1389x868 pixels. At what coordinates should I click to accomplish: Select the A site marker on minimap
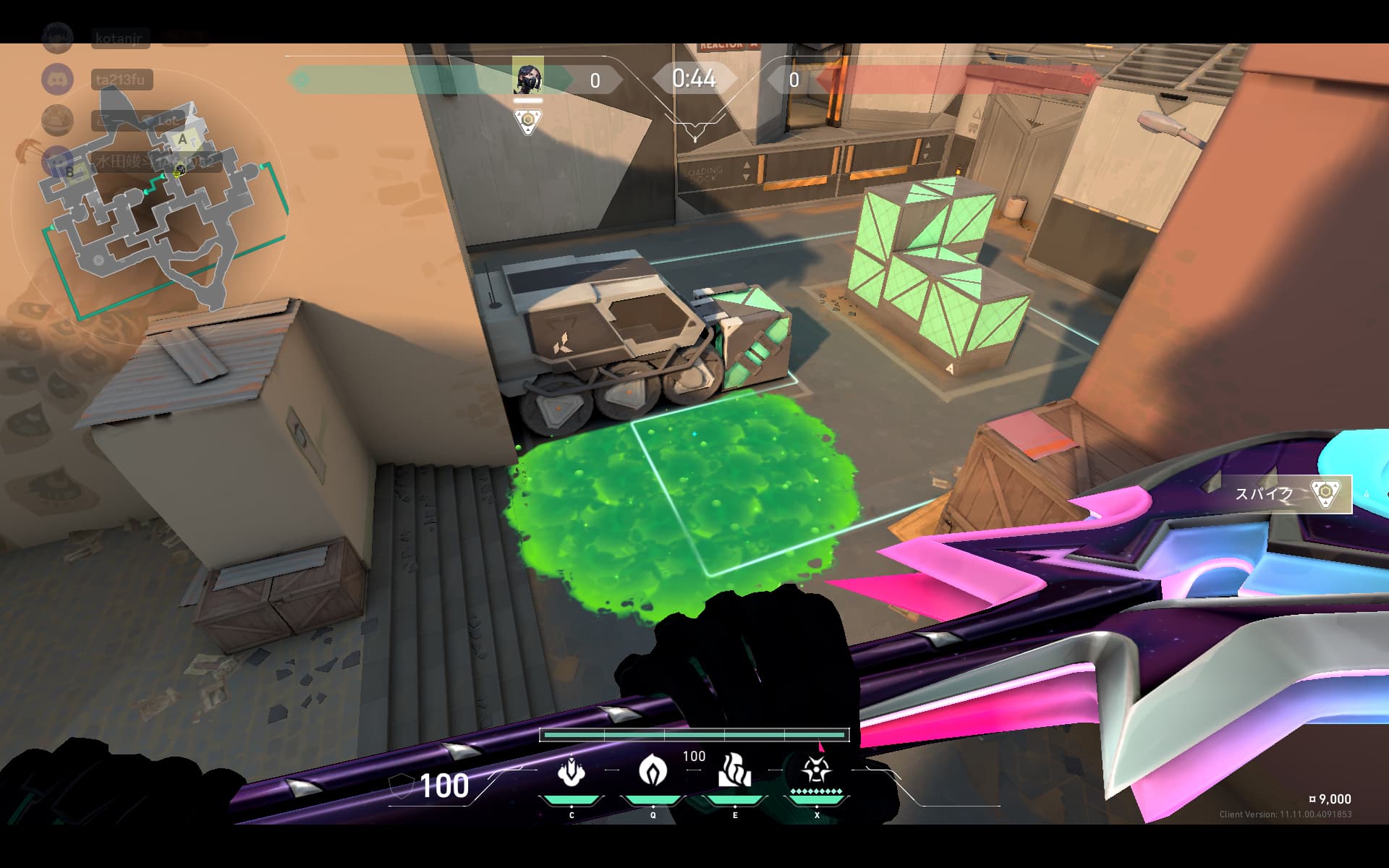(183, 139)
